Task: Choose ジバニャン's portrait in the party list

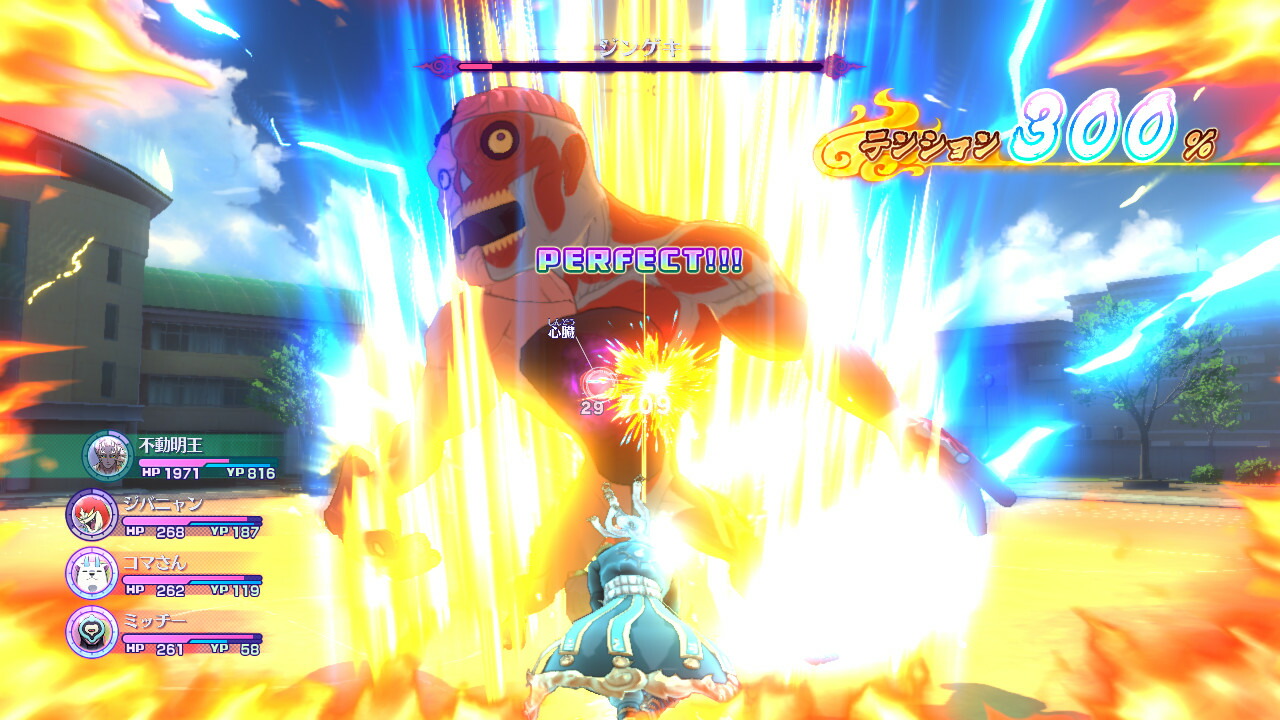Action: pyautogui.click(x=91, y=515)
